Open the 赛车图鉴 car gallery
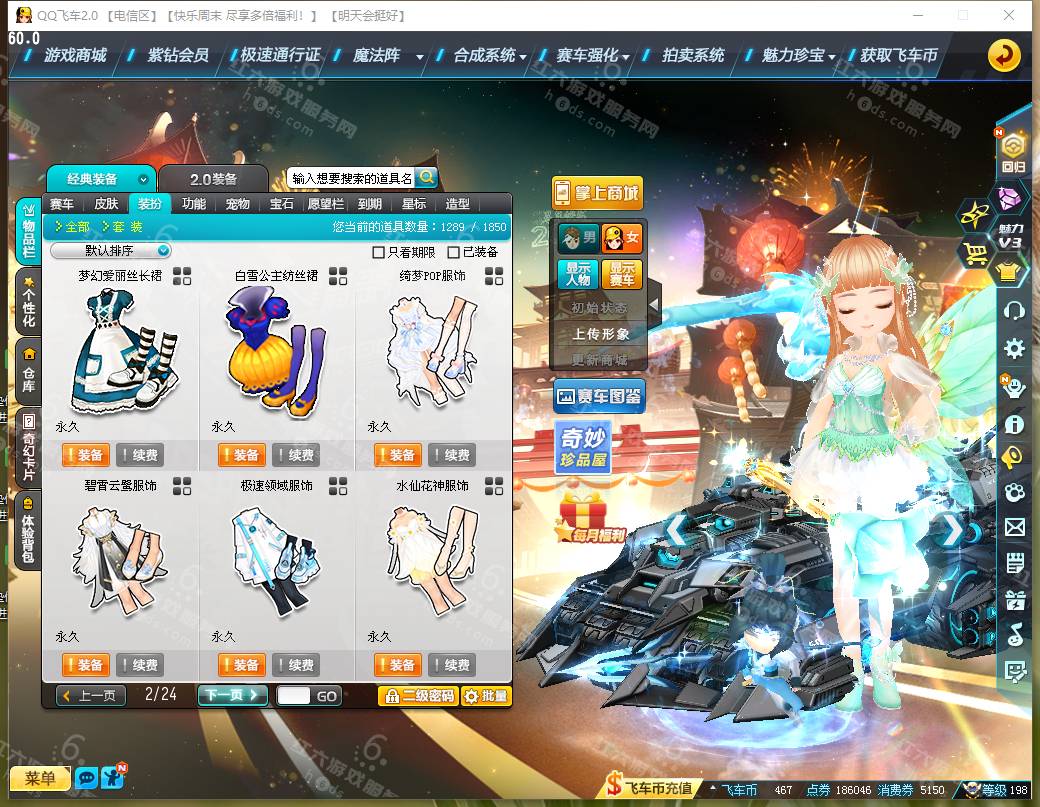Image resolution: width=1040 pixels, height=807 pixels. point(599,397)
